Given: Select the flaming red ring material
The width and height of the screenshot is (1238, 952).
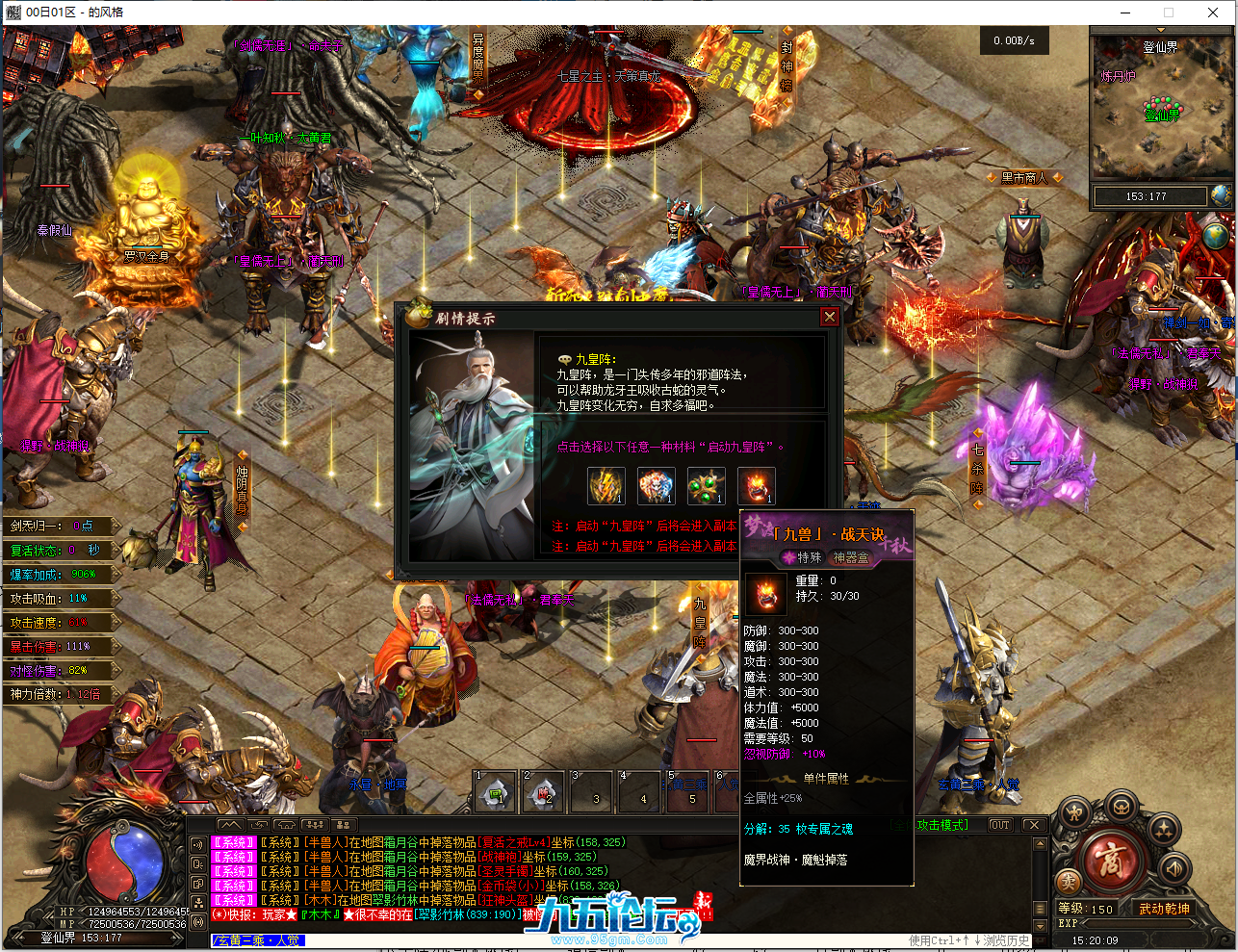Looking at the screenshot, I should tap(757, 485).
